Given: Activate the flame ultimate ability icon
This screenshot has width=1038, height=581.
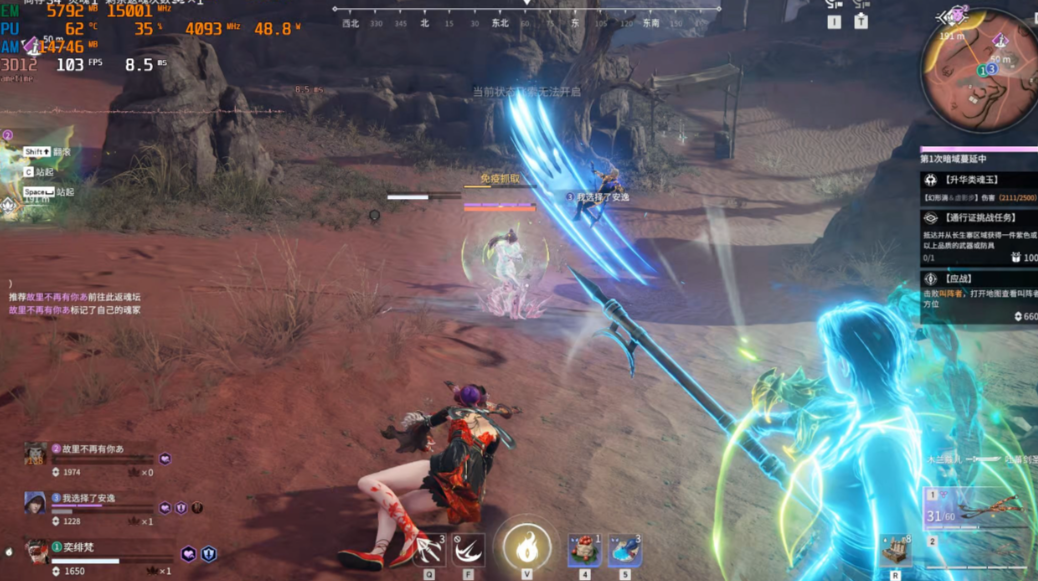Looking at the screenshot, I should [x=527, y=548].
